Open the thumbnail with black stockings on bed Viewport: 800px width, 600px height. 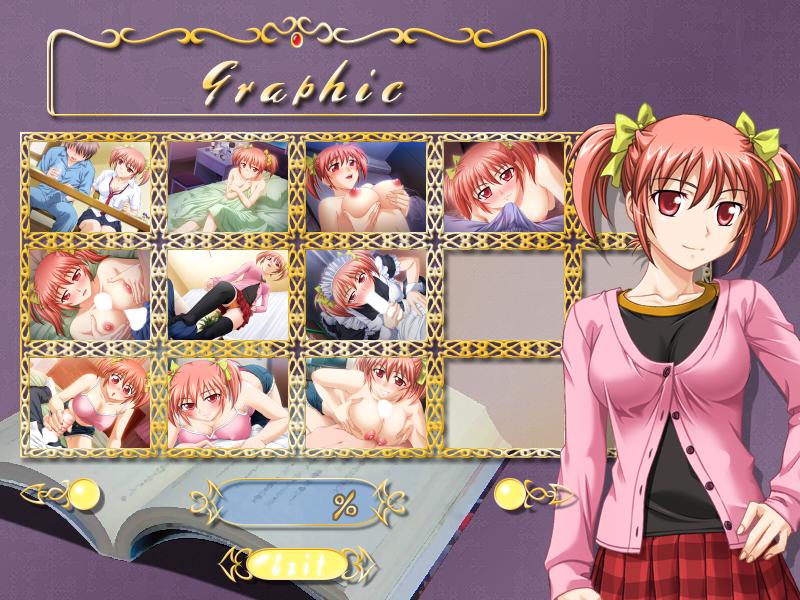[x=228, y=294]
